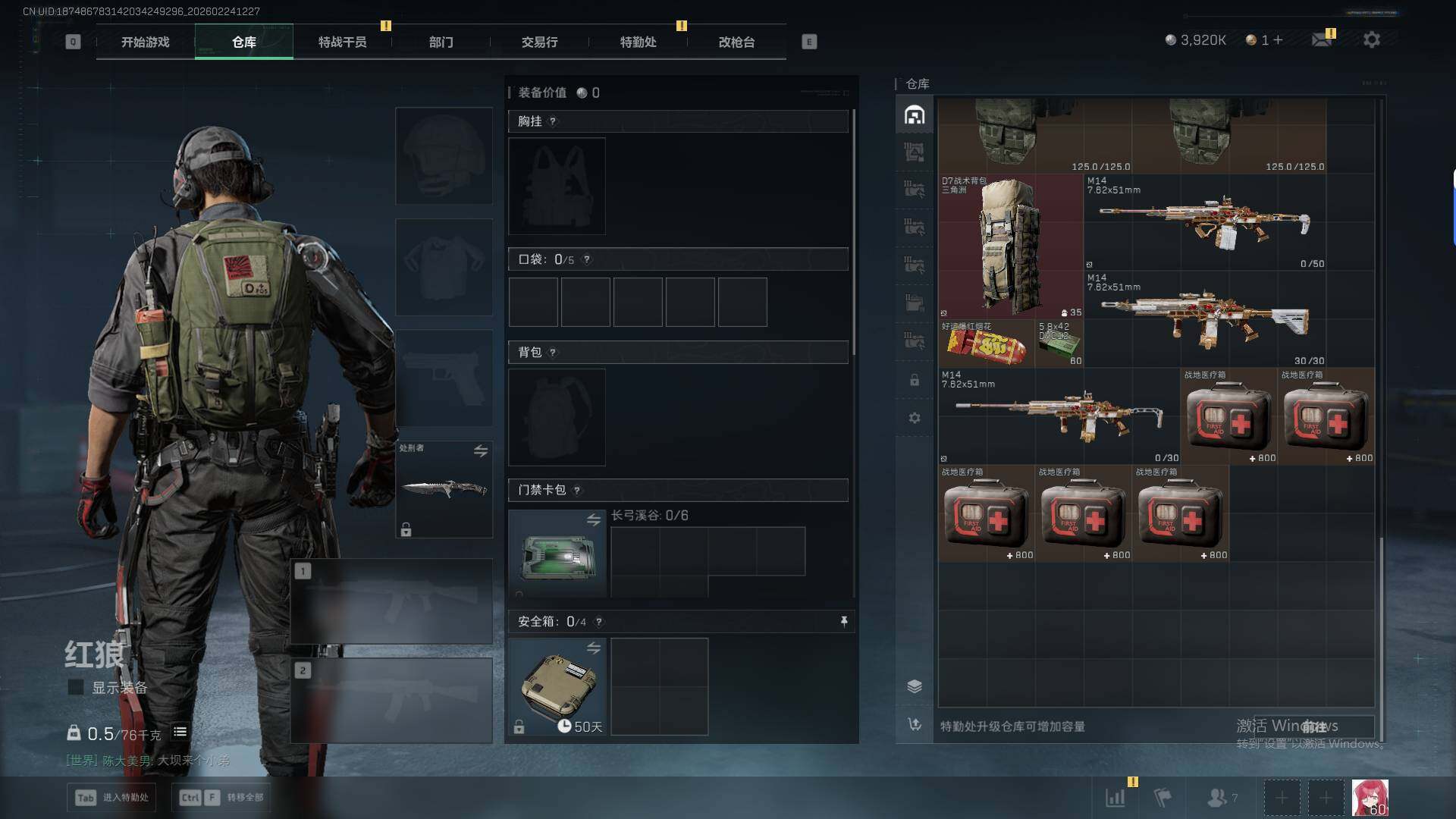Click the 转移全部 button

click(x=222, y=798)
